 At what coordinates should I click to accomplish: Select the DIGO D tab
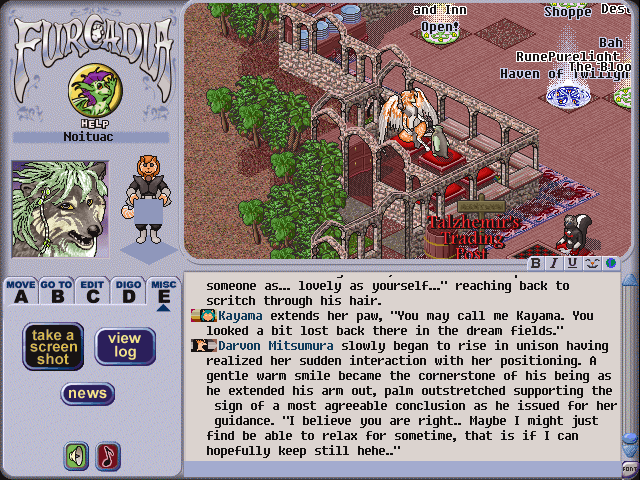click(127, 291)
